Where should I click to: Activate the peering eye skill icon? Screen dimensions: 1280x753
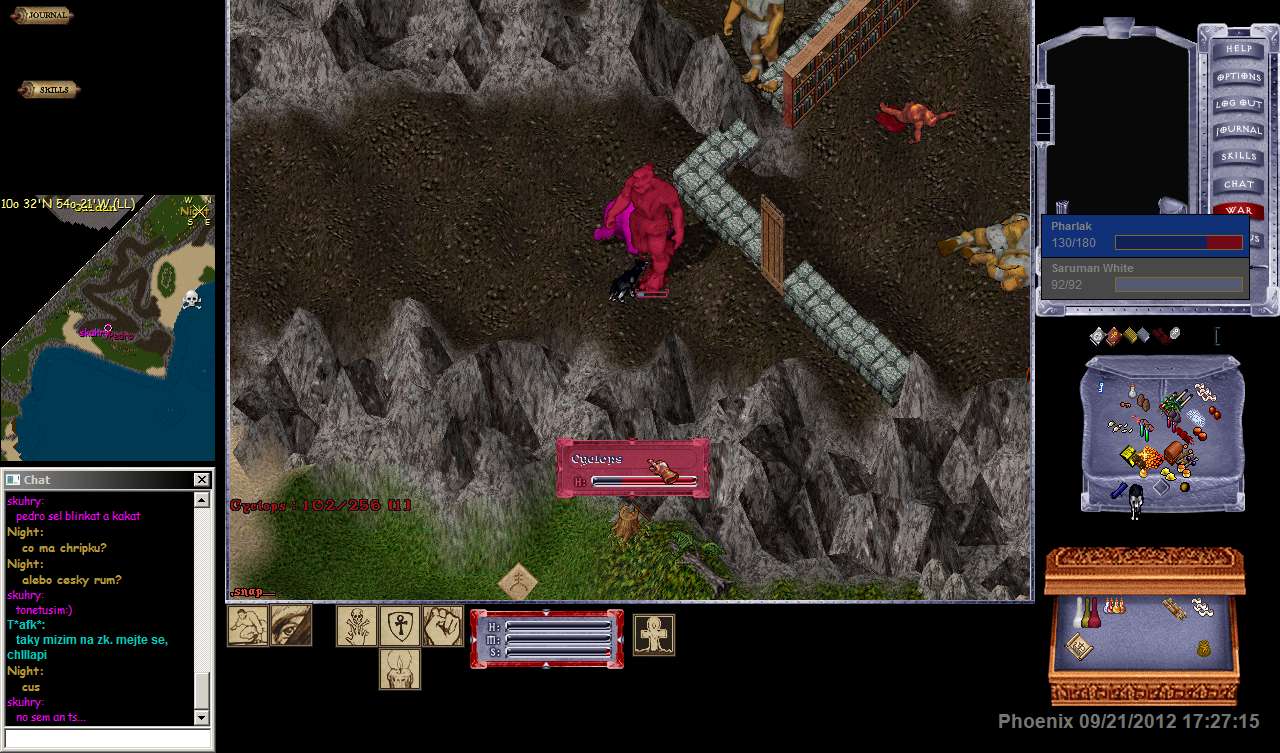291,625
